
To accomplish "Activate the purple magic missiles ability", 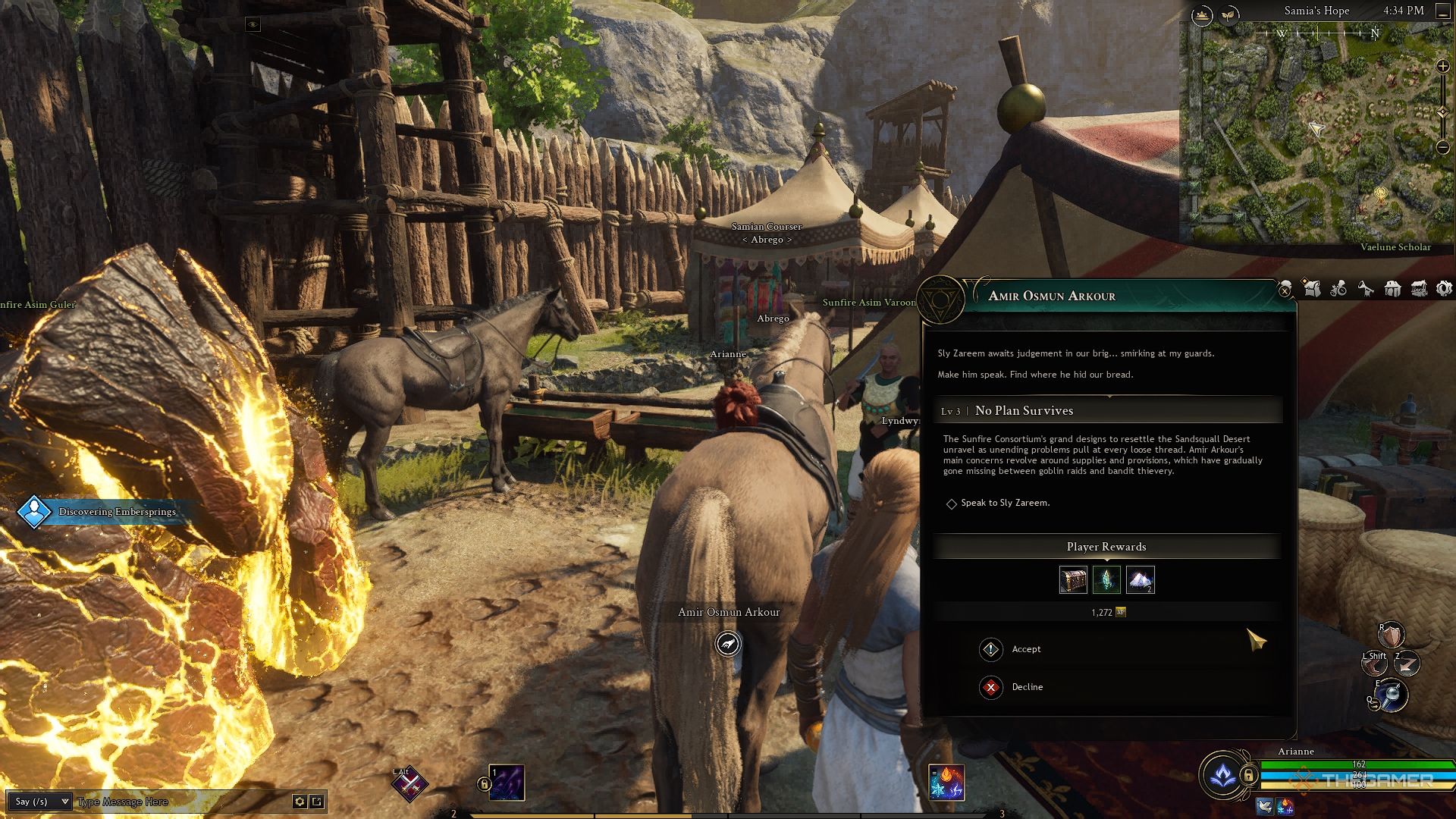I will [507, 783].
